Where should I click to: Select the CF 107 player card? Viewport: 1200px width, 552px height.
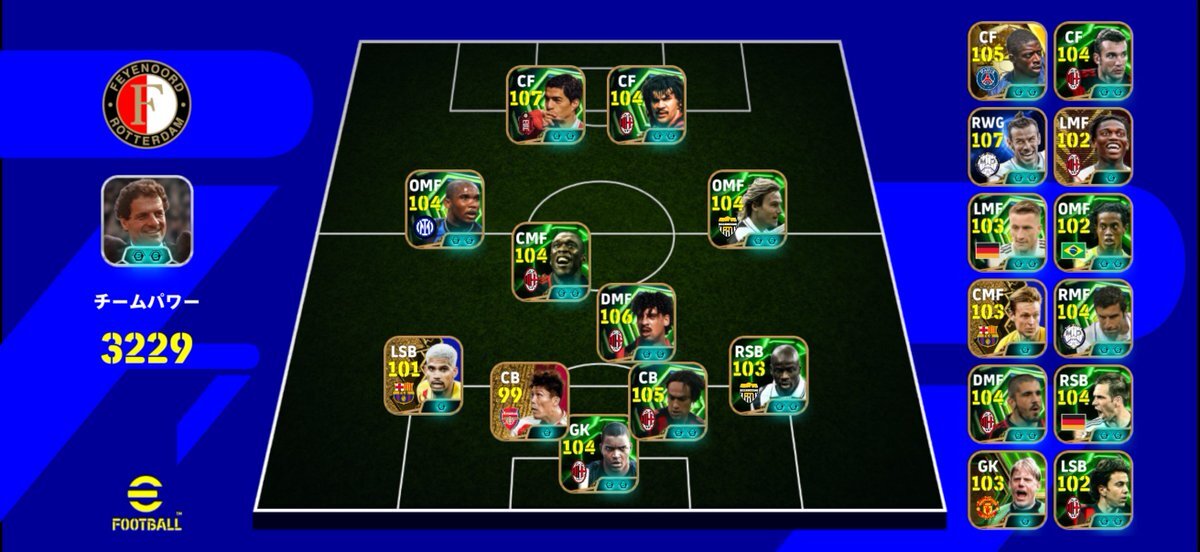[545, 105]
